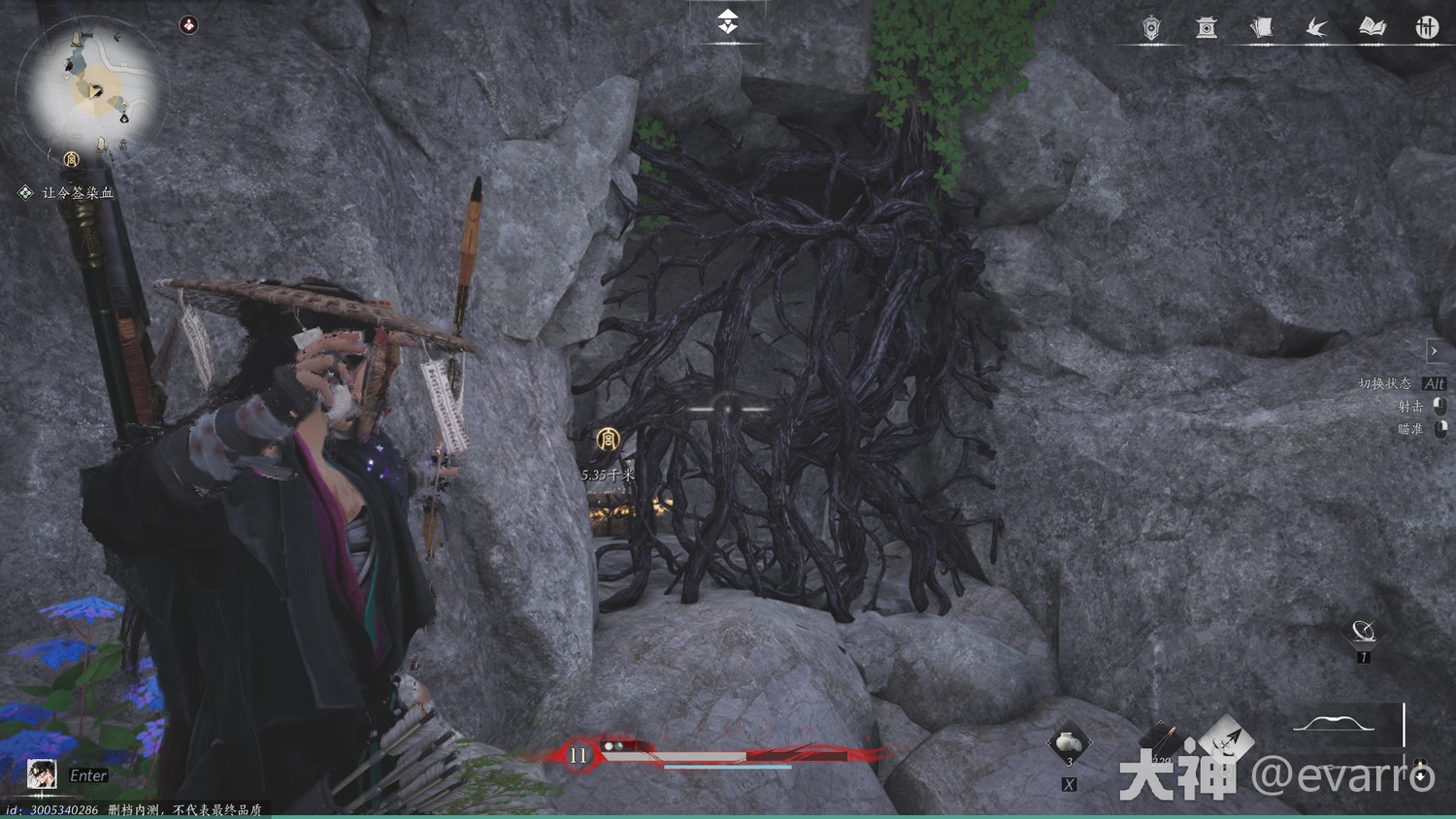This screenshot has height=819, width=1456.
Task: Activate the skill icon numbered 1
Action: click(x=1364, y=633)
